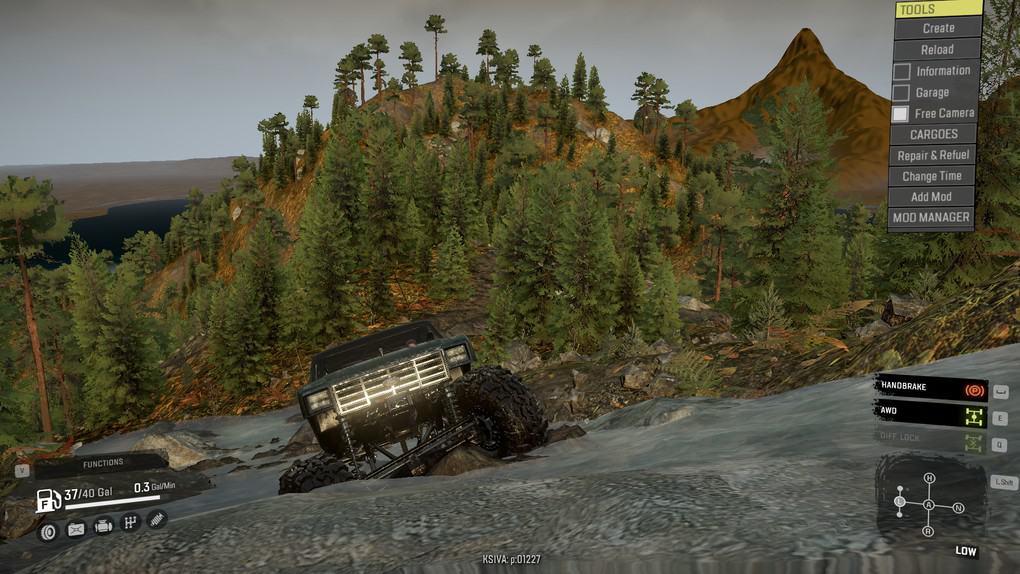Open the Functions panel

[103, 463]
